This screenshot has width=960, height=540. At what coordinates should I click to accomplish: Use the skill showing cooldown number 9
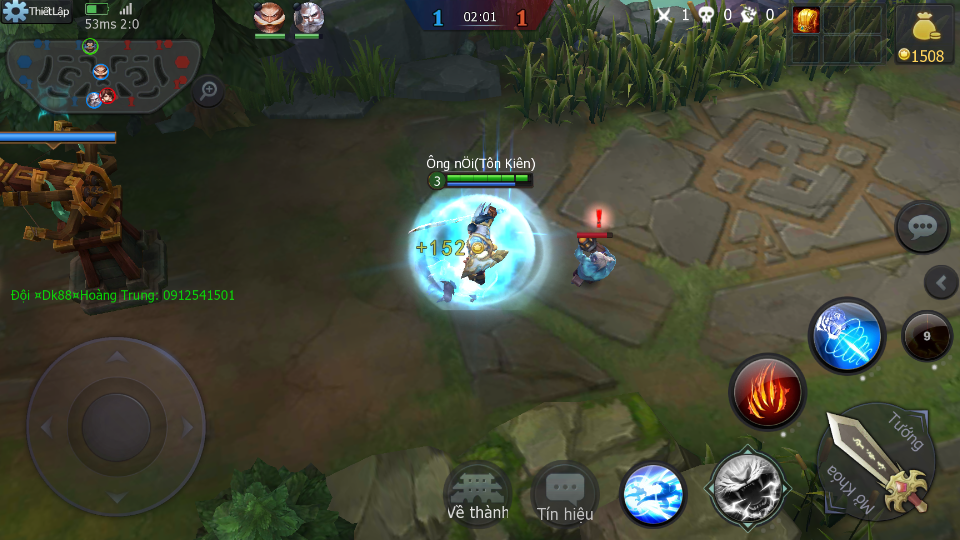pos(926,336)
